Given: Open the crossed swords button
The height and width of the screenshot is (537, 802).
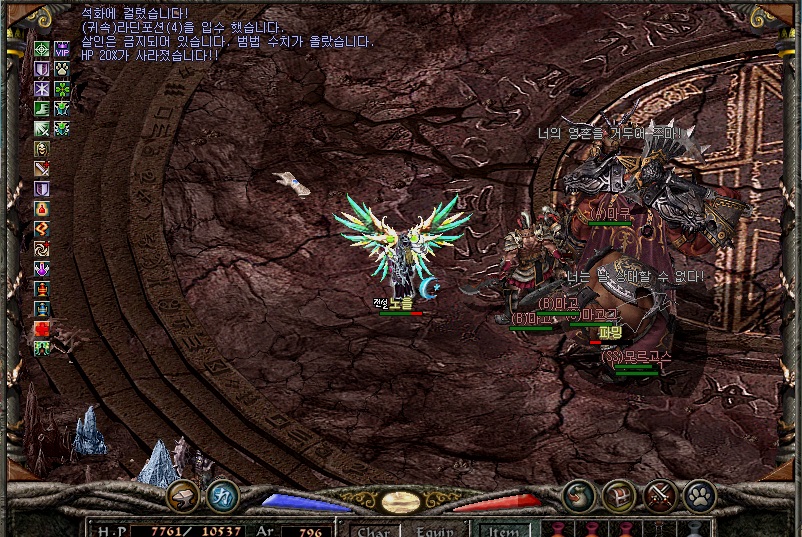Looking at the screenshot, I should pyautogui.click(x=660, y=495).
